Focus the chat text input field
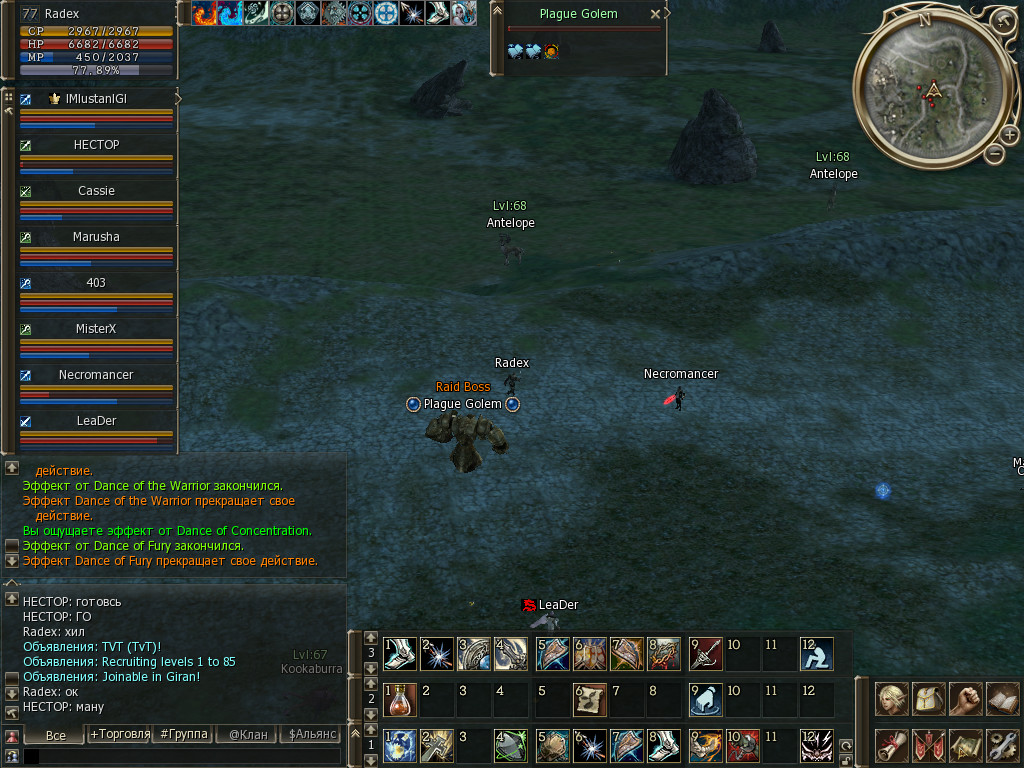This screenshot has width=1024, height=768. click(x=180, y=756)
